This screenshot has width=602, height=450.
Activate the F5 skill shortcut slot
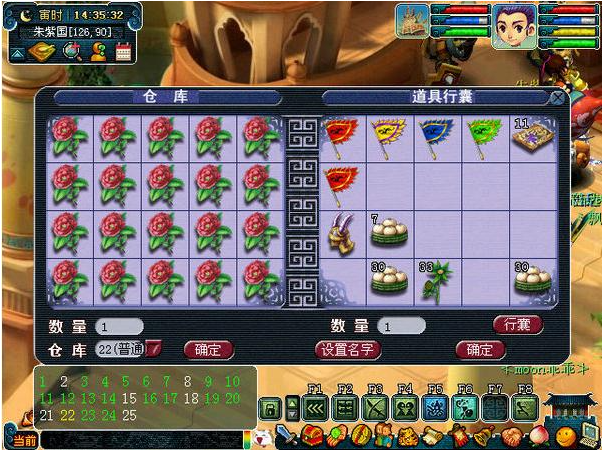click(435, 408)
